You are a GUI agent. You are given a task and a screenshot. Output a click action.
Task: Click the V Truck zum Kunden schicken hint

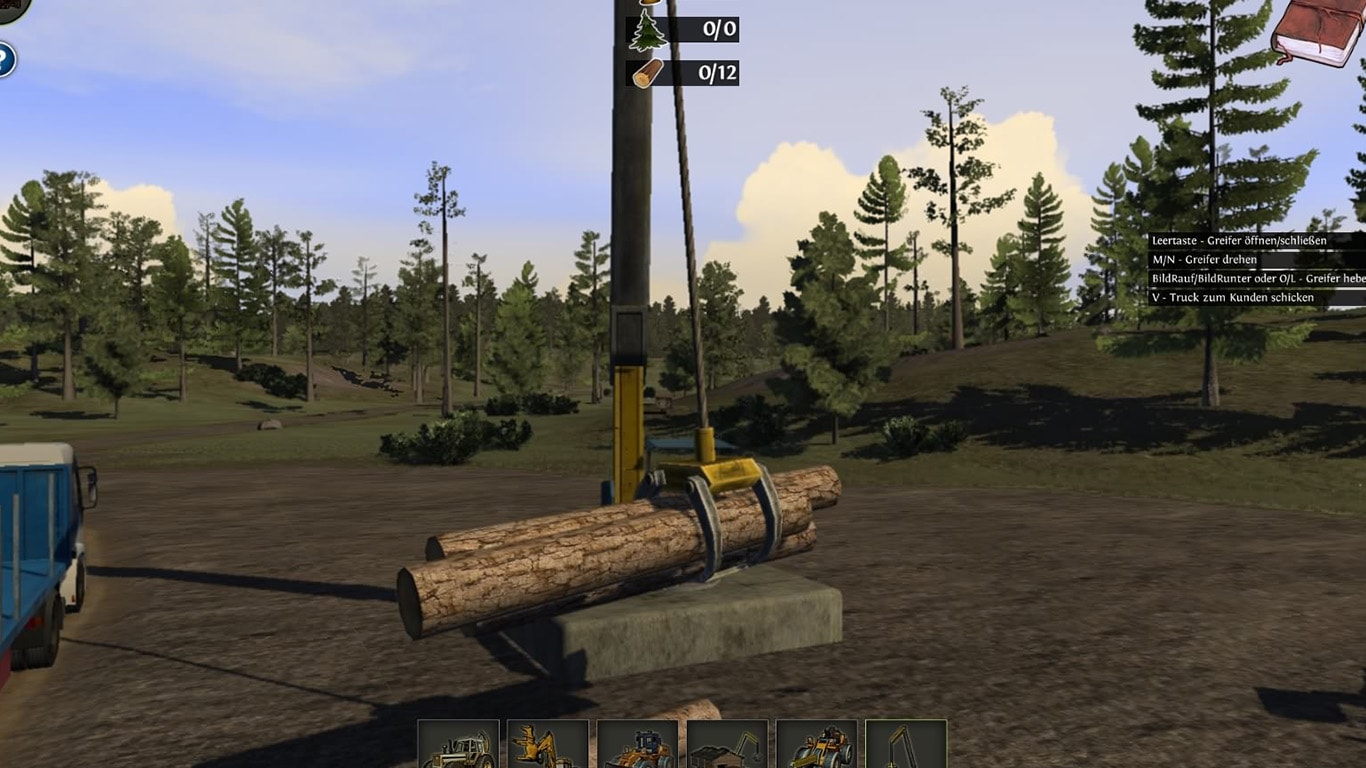1230,297
